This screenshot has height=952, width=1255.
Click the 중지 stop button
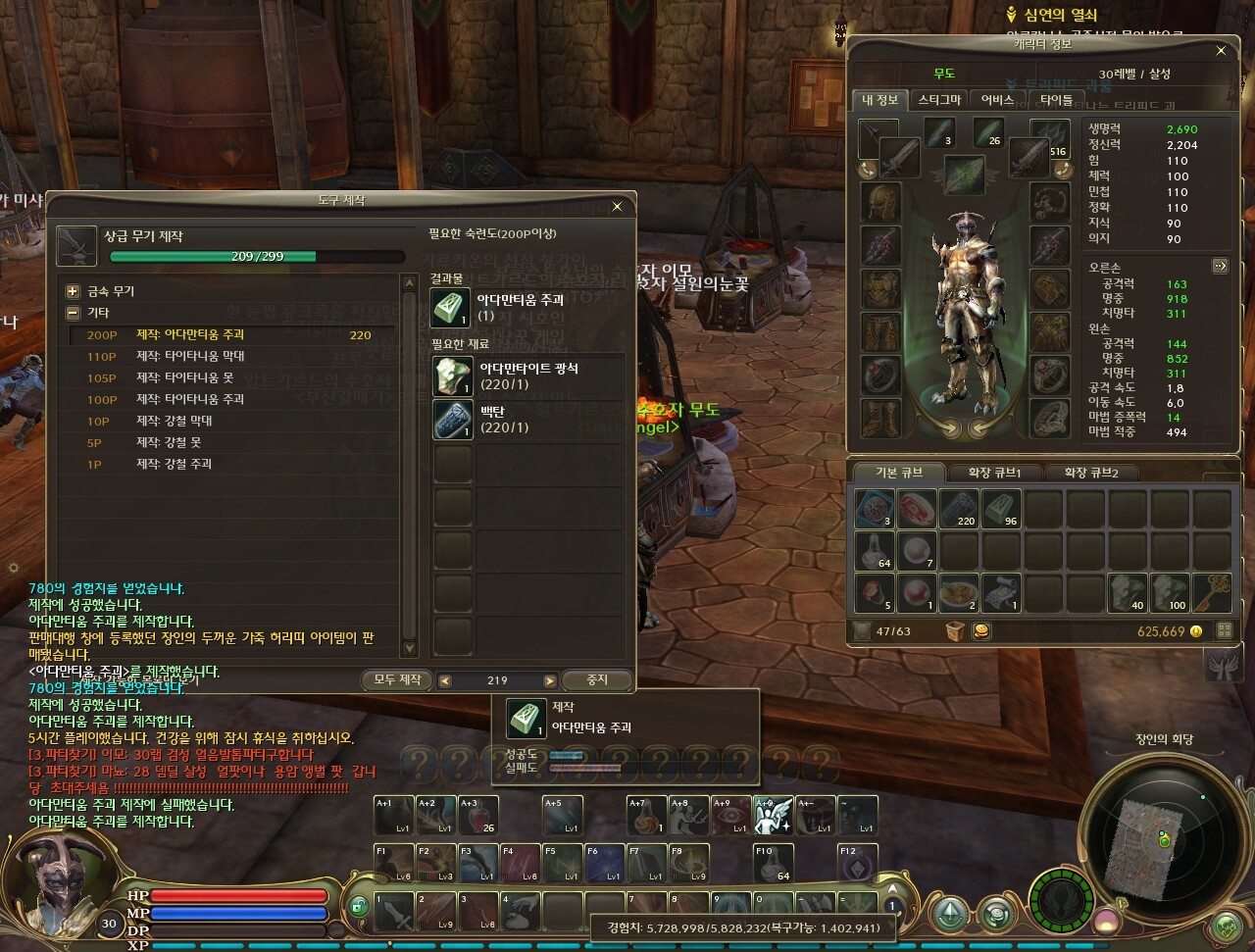pyautogui.click(x=597, y=679)
